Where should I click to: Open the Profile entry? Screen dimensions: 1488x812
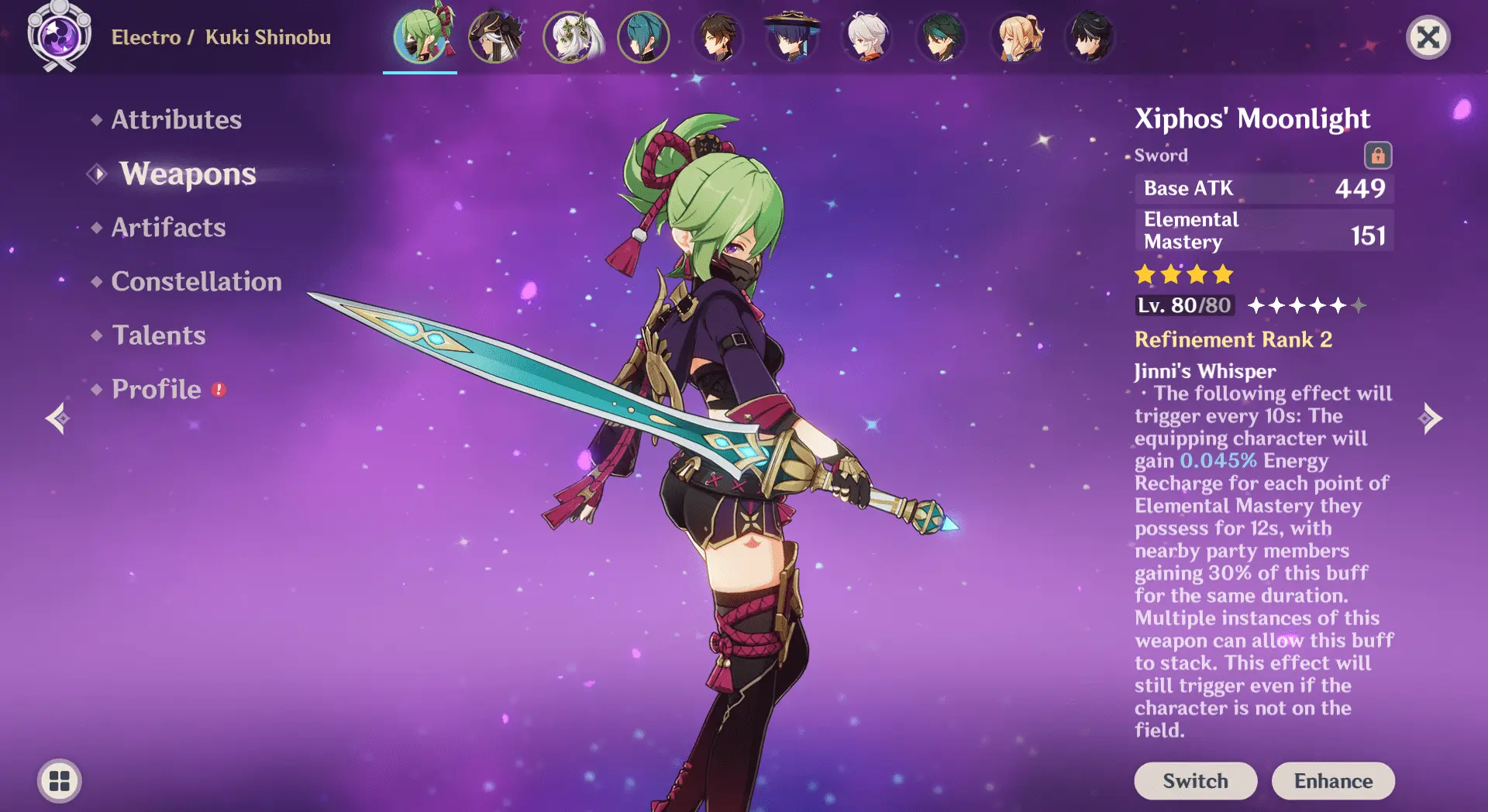click(x=157, y=389)
